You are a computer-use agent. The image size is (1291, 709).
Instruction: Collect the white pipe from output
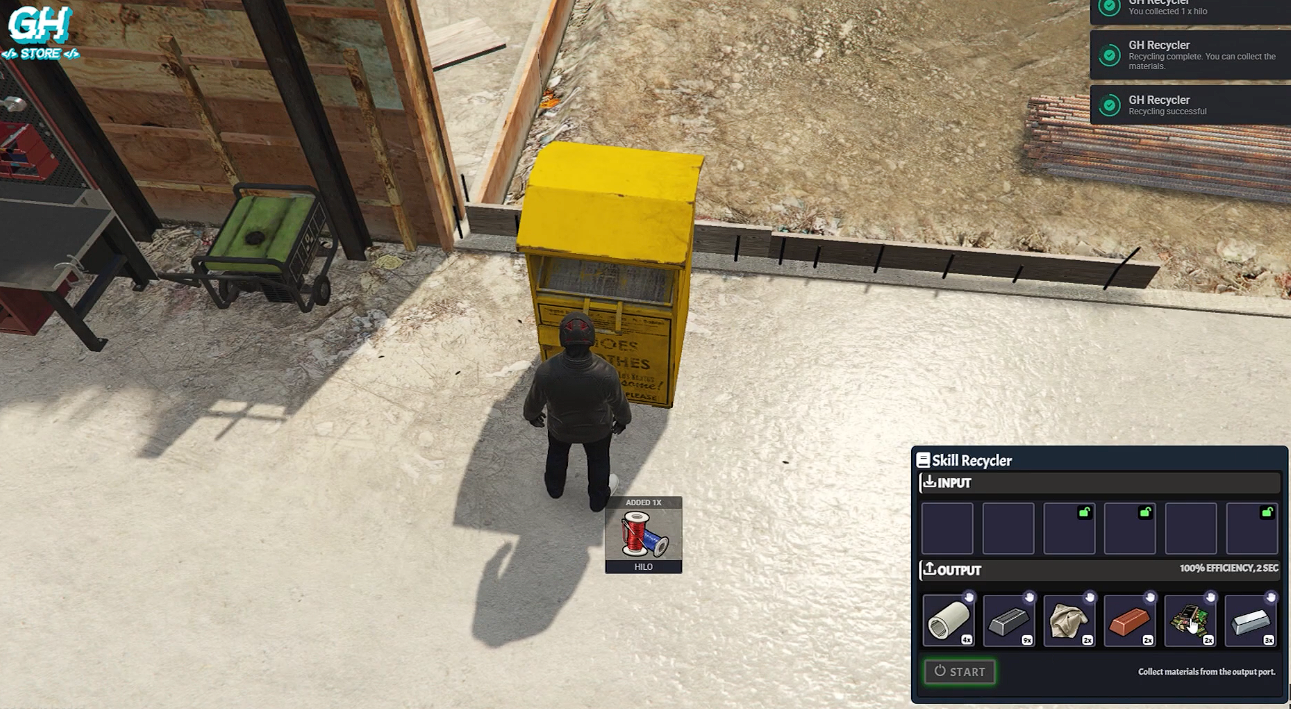(x=948, y=621)
